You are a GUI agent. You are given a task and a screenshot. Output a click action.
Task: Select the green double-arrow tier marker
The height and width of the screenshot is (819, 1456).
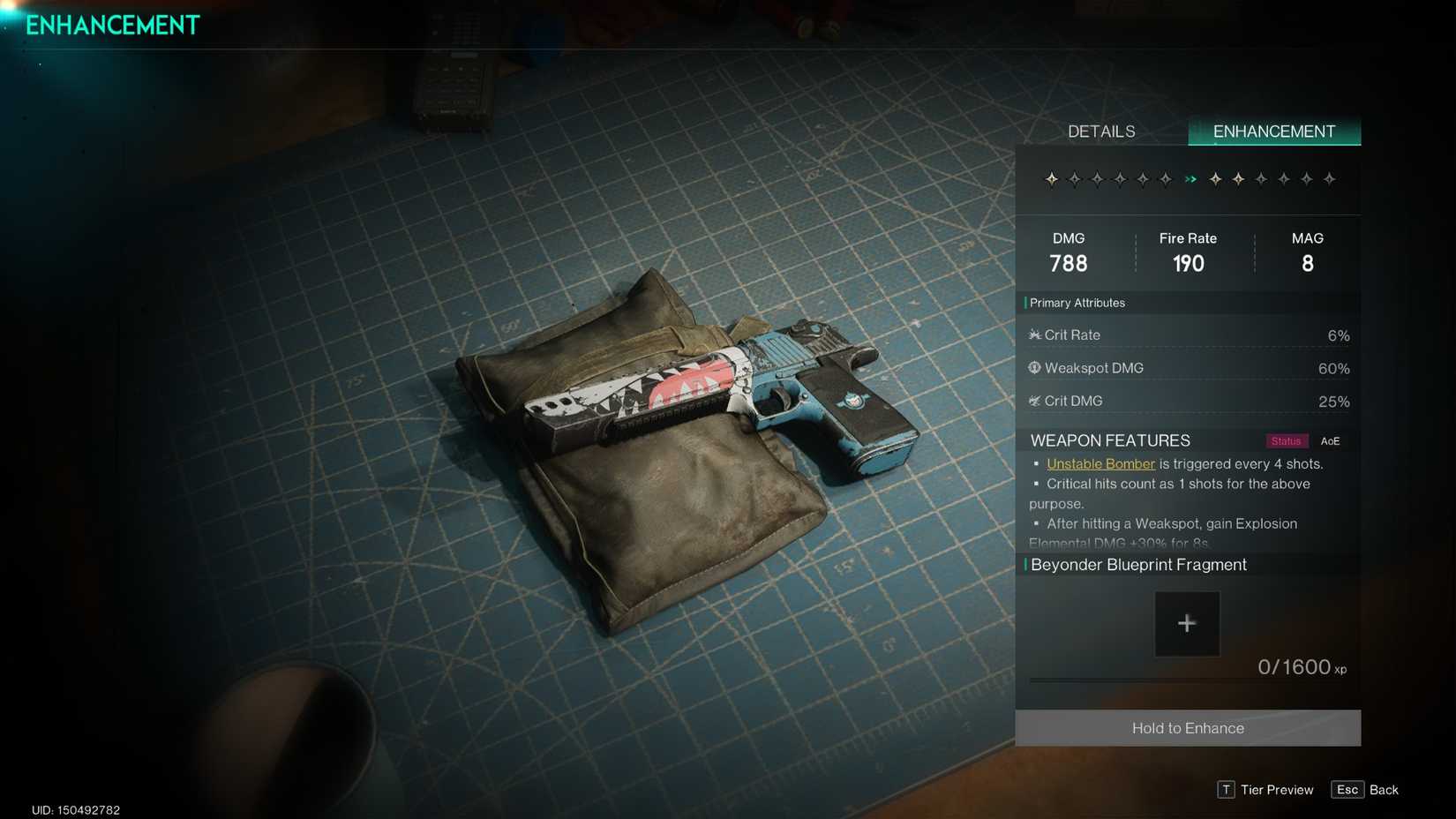click(x=1190, y=178)
